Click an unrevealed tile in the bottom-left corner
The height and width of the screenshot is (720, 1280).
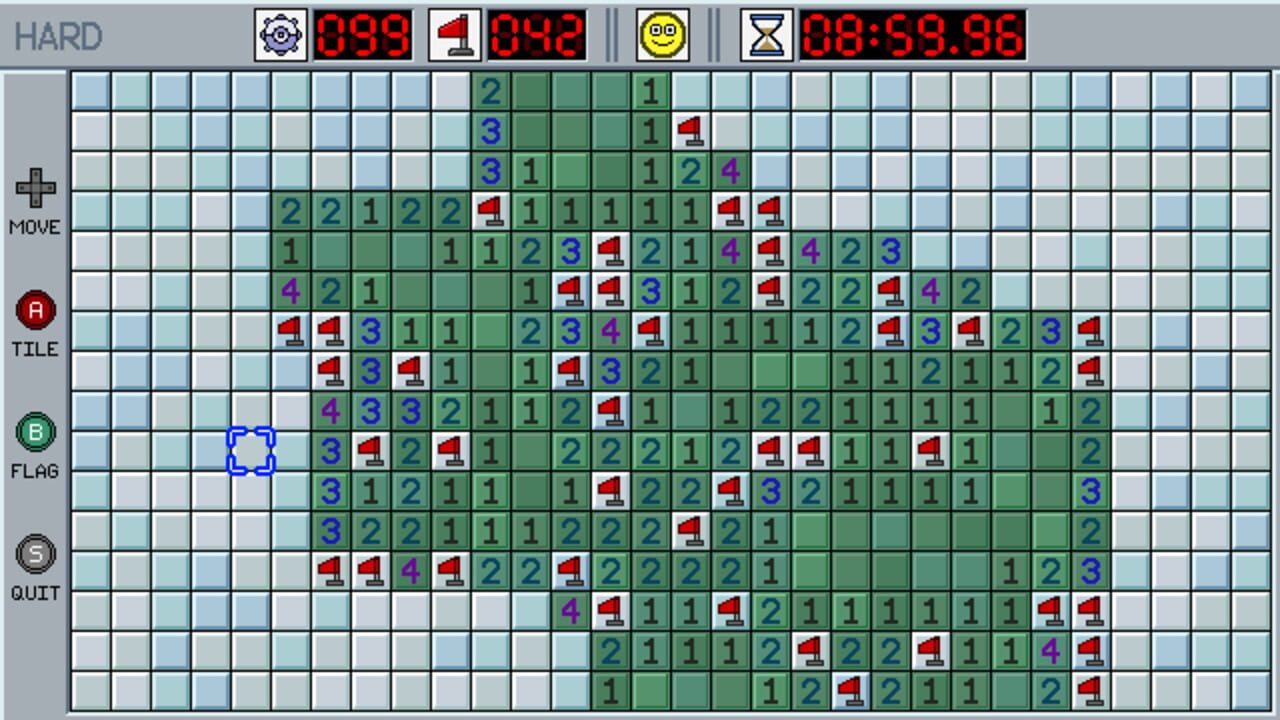91,691
